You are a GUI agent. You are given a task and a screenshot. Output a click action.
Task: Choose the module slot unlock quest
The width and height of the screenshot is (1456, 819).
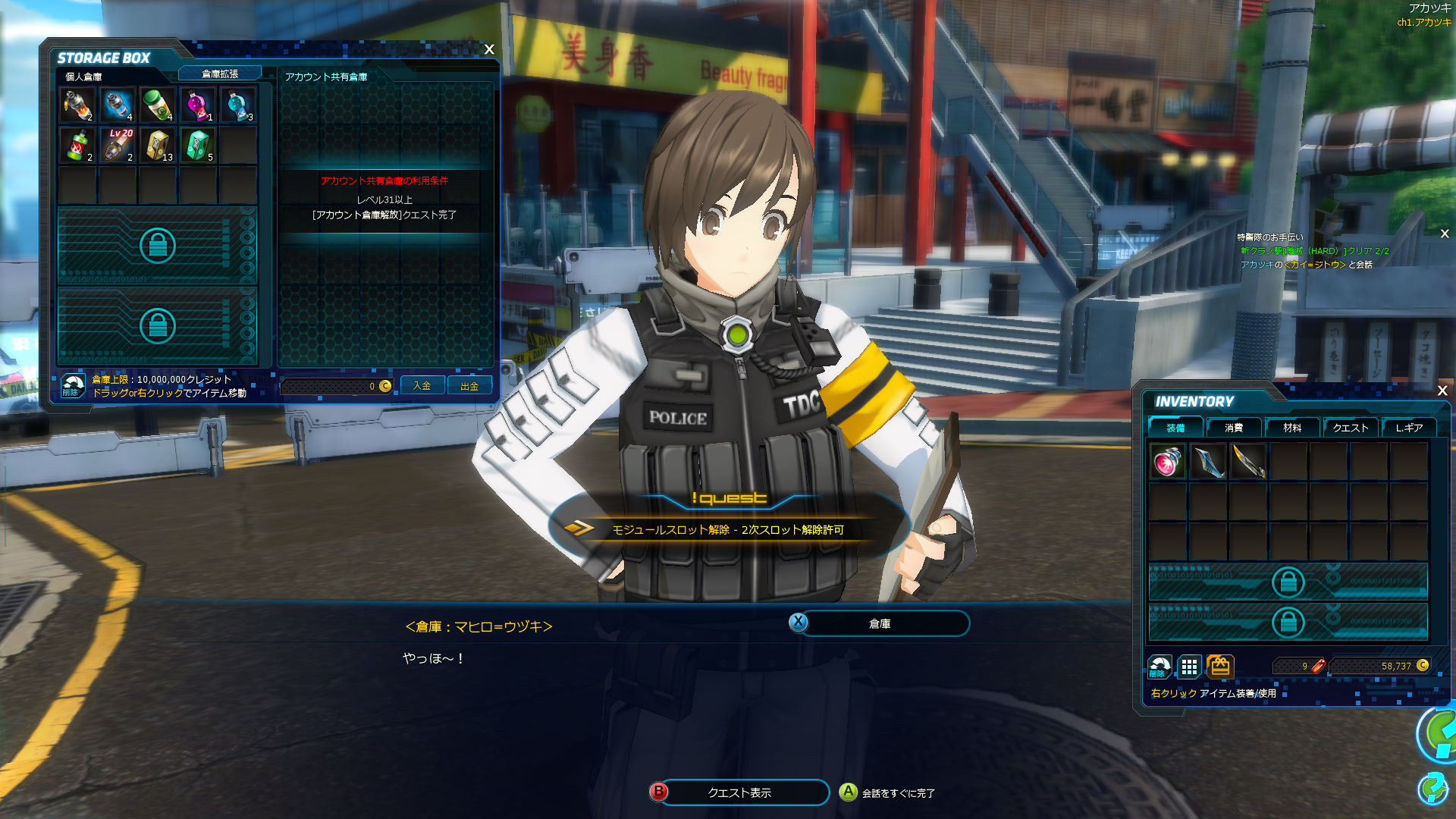727,529
